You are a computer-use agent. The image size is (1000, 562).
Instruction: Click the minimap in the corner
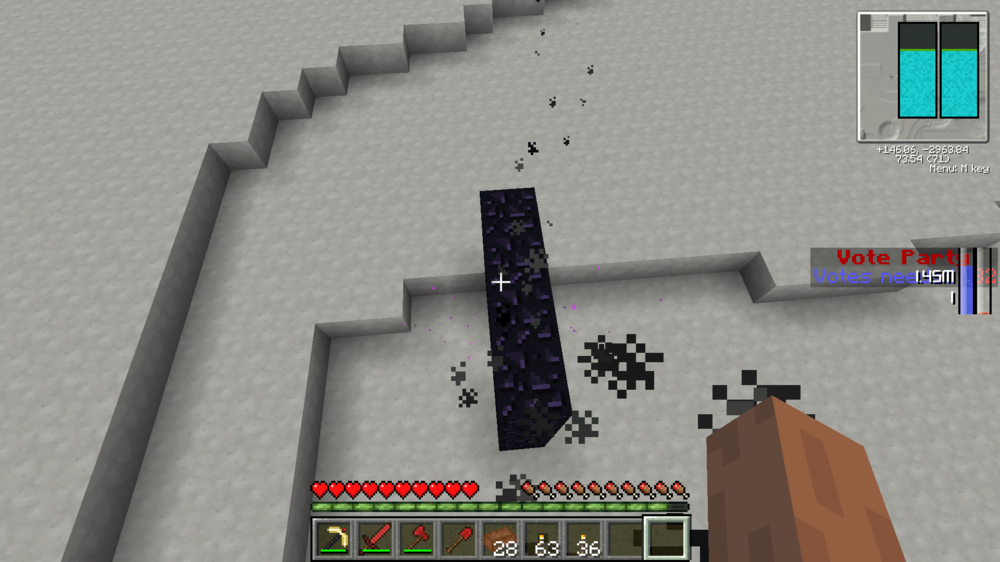point(920,76)
